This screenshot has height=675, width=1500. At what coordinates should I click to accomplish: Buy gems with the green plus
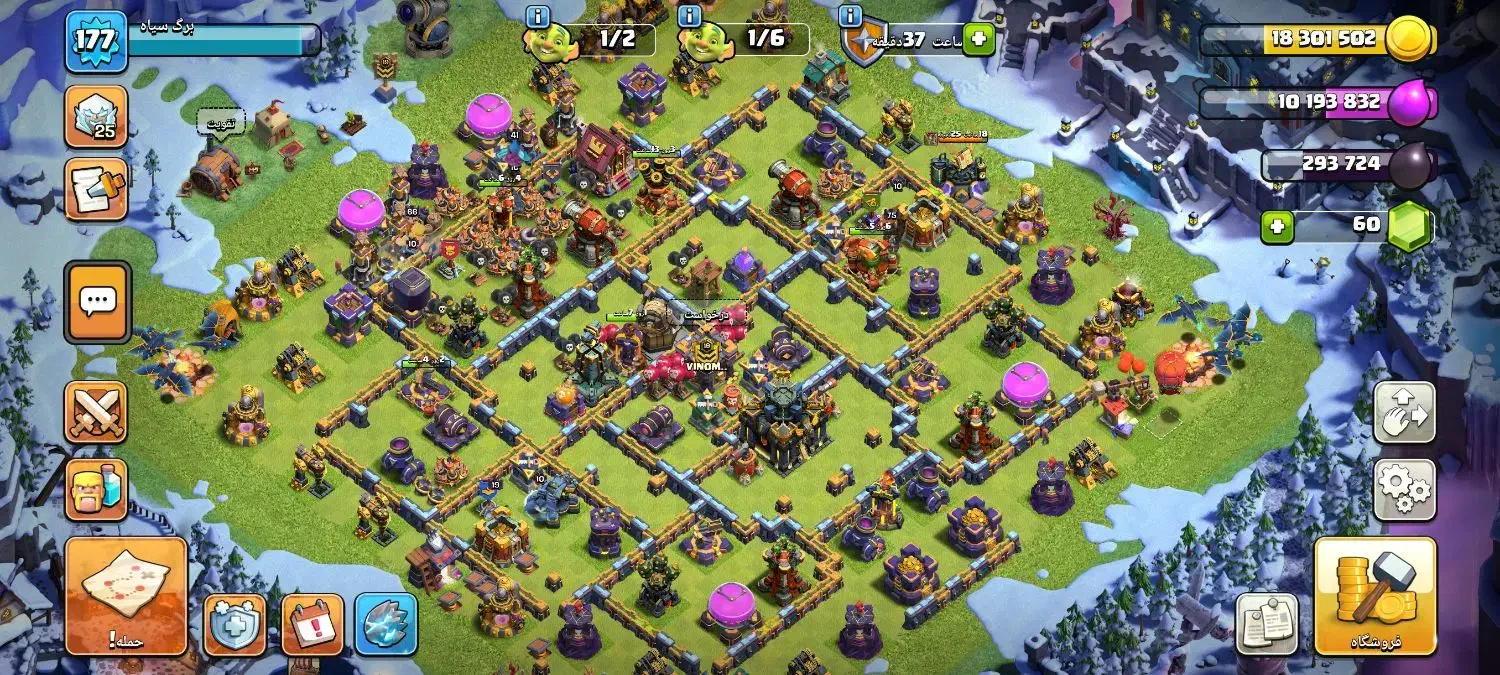(x=1276, y=226)
